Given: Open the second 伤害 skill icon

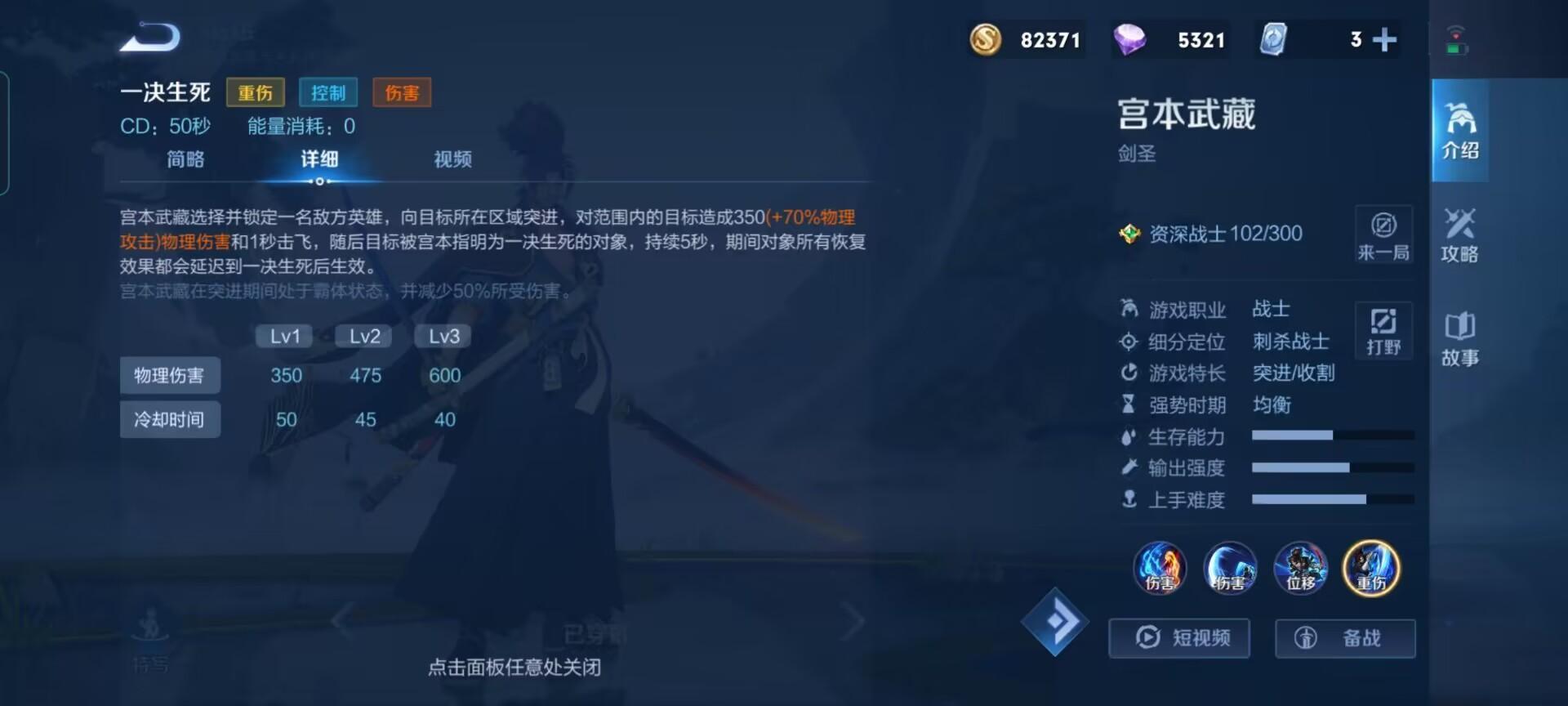Looking at the screenshot, I should pyautogui.click(x=1230, y=570).
